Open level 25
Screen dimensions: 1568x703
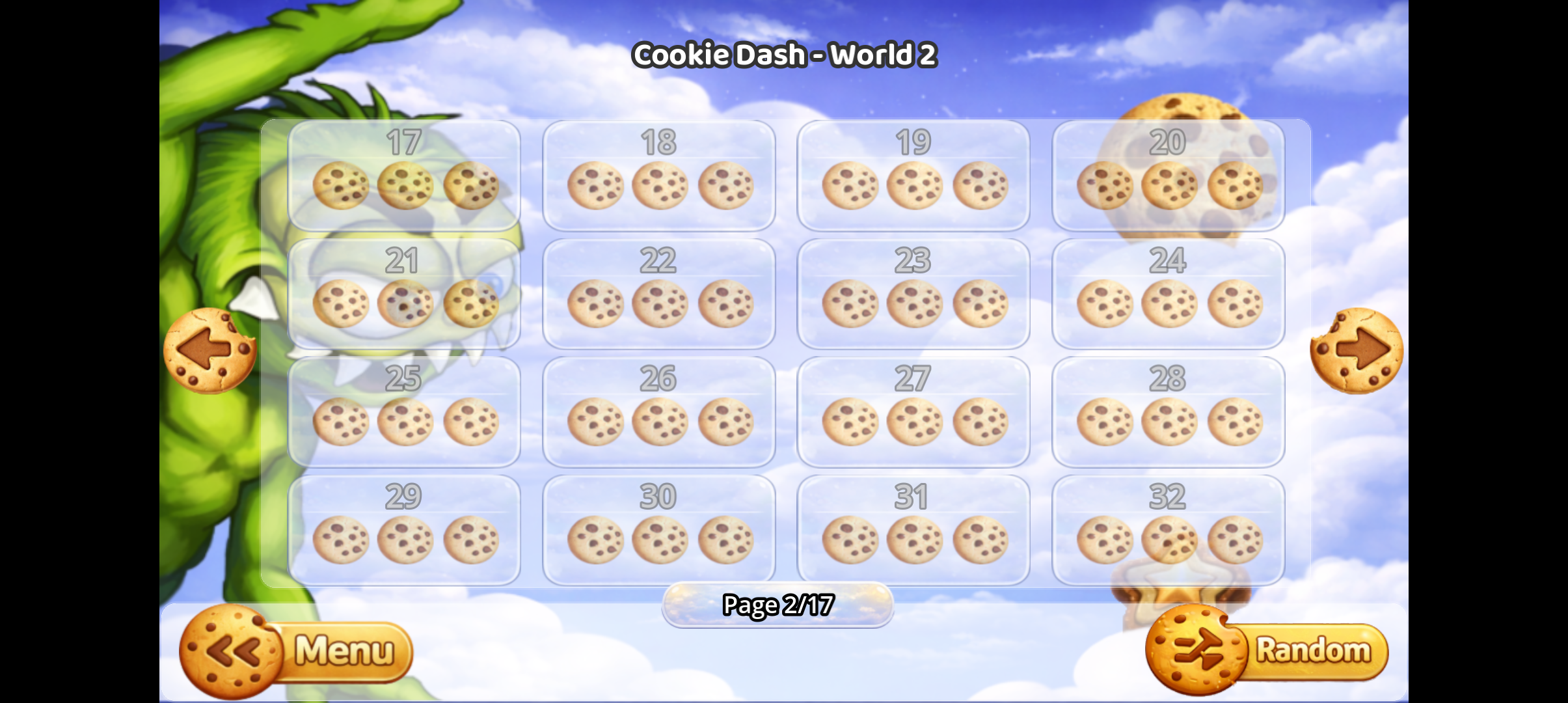404,410
